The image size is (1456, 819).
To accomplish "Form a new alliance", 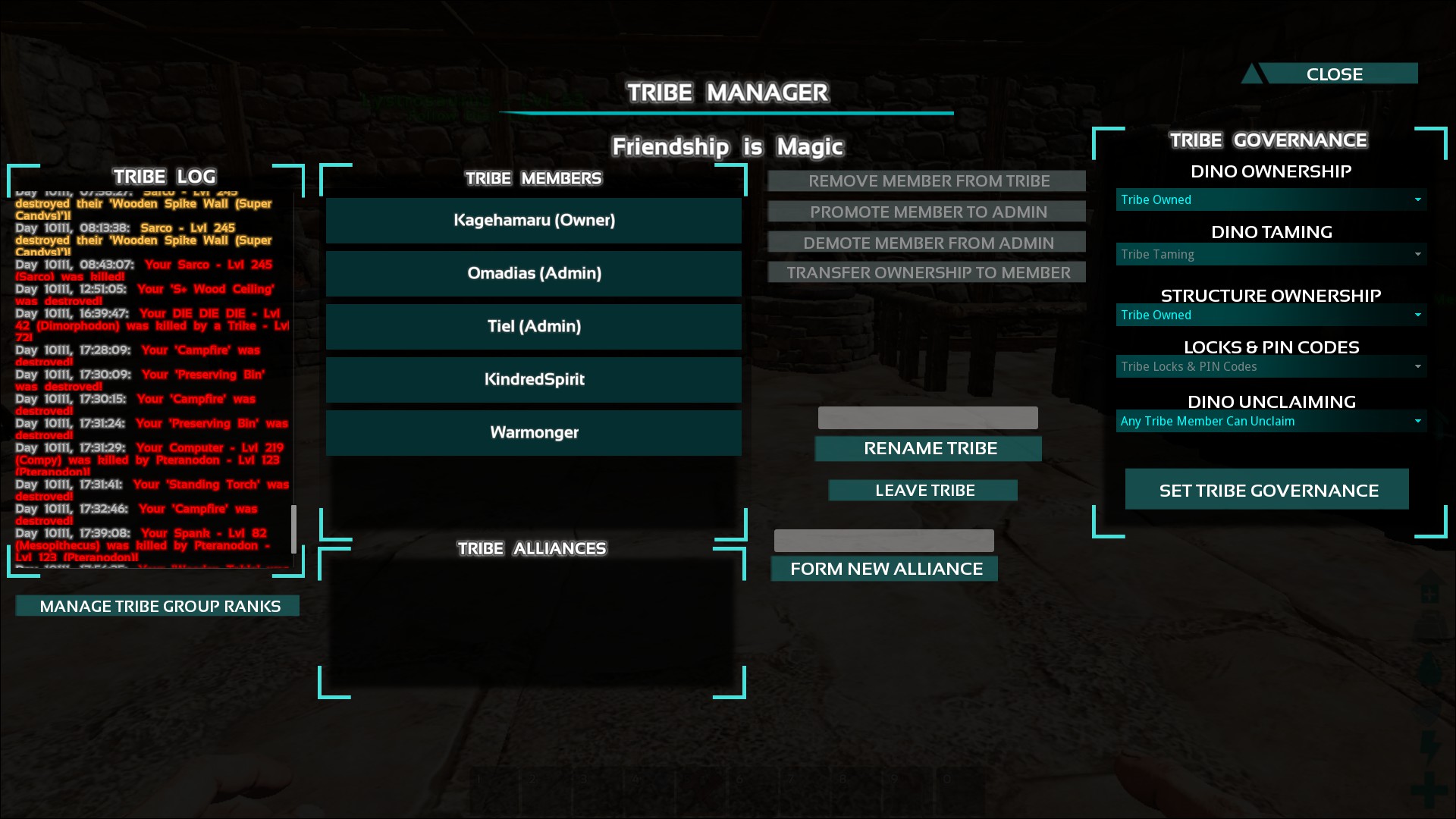I will (x=885, y=569).
